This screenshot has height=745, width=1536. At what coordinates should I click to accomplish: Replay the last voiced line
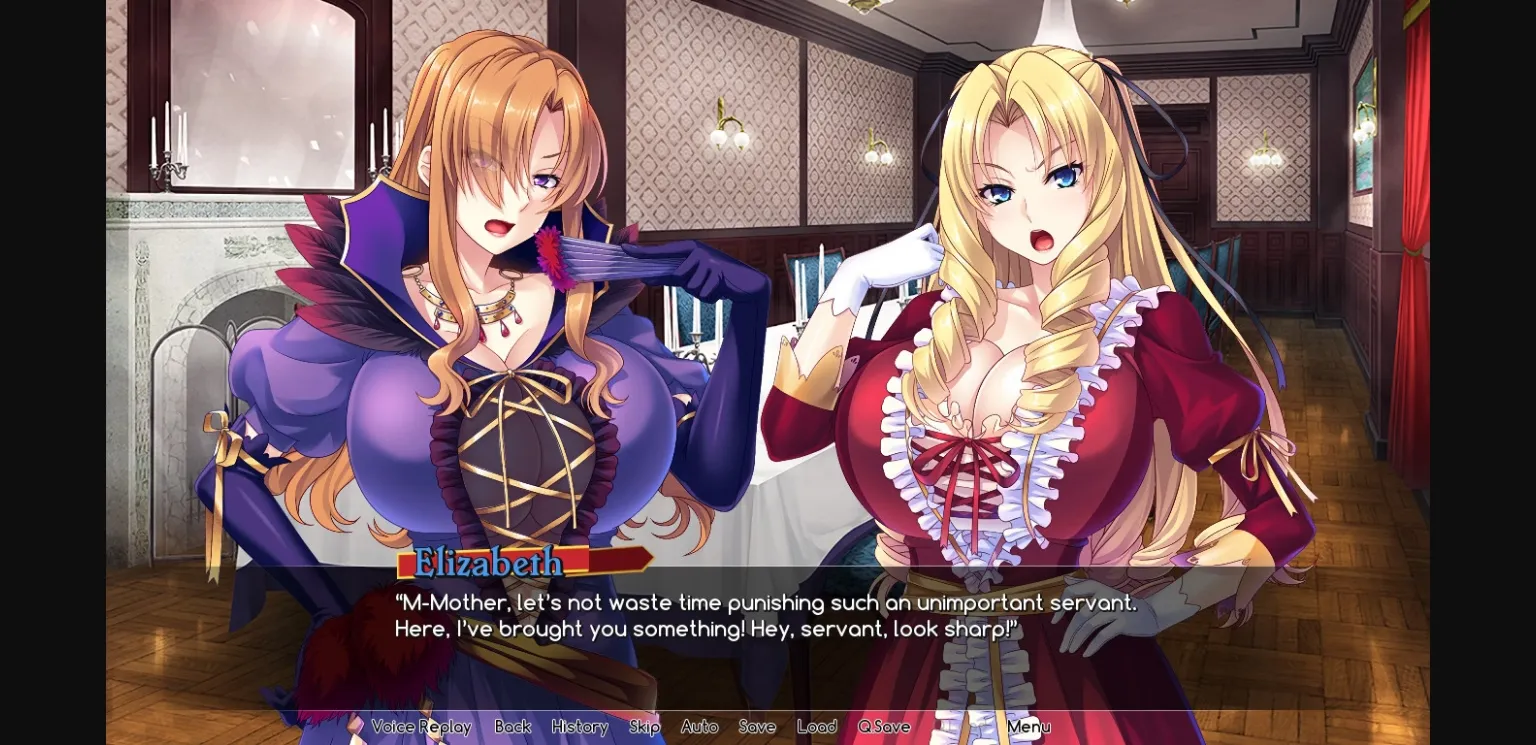[422, 727]
